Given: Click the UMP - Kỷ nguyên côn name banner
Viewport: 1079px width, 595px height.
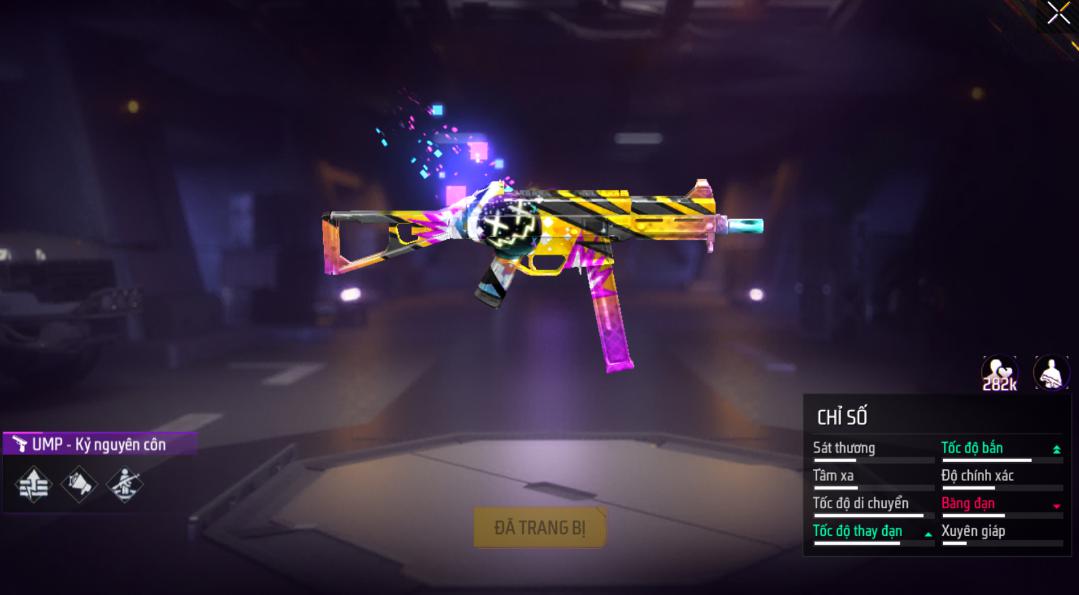Looking at the screenshot, I should pos(98,444).
